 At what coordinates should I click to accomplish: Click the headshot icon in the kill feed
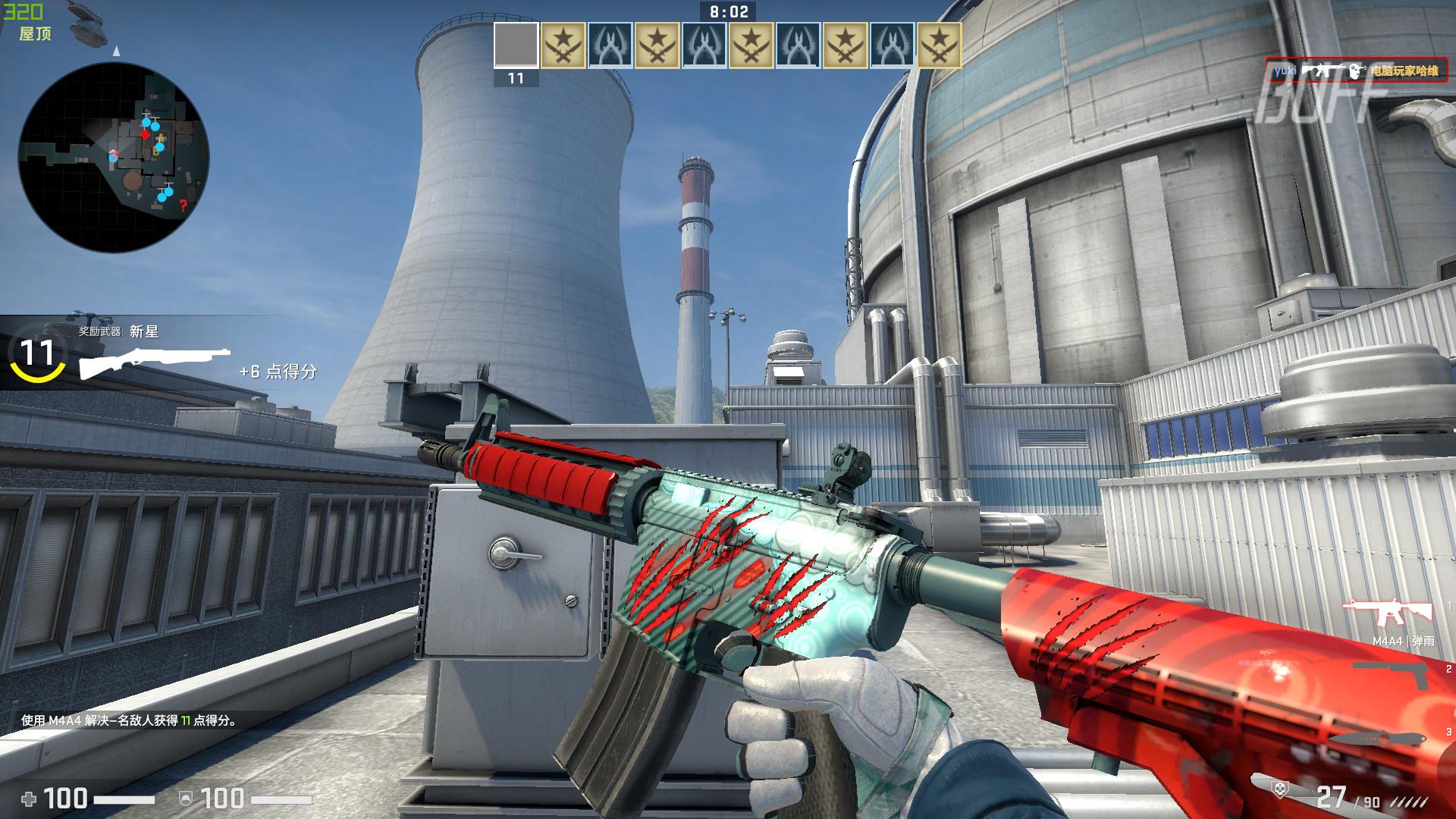(1354, 71)
